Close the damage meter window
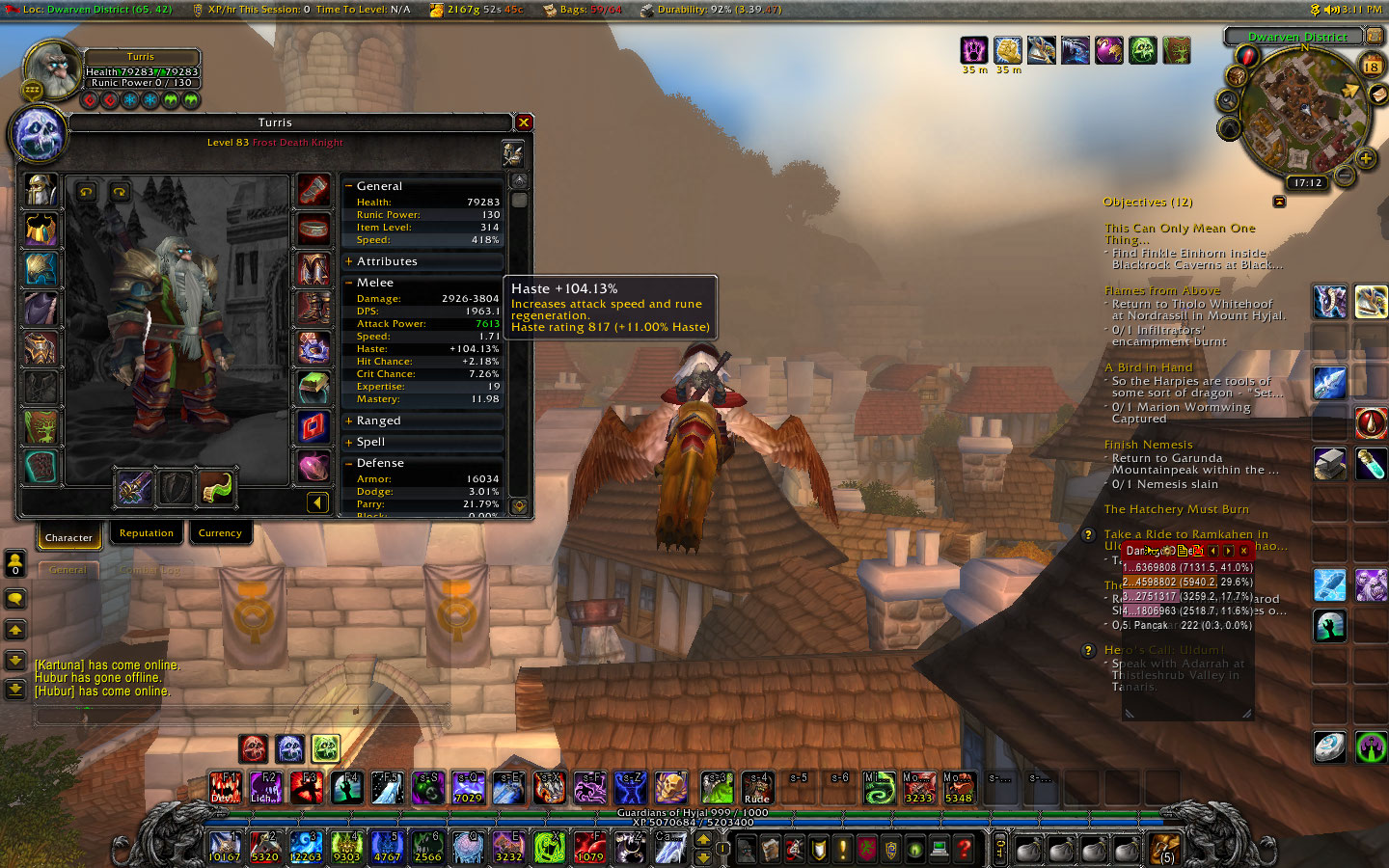Viewport: 1389px width, 868px height. tap(1244, 551)
